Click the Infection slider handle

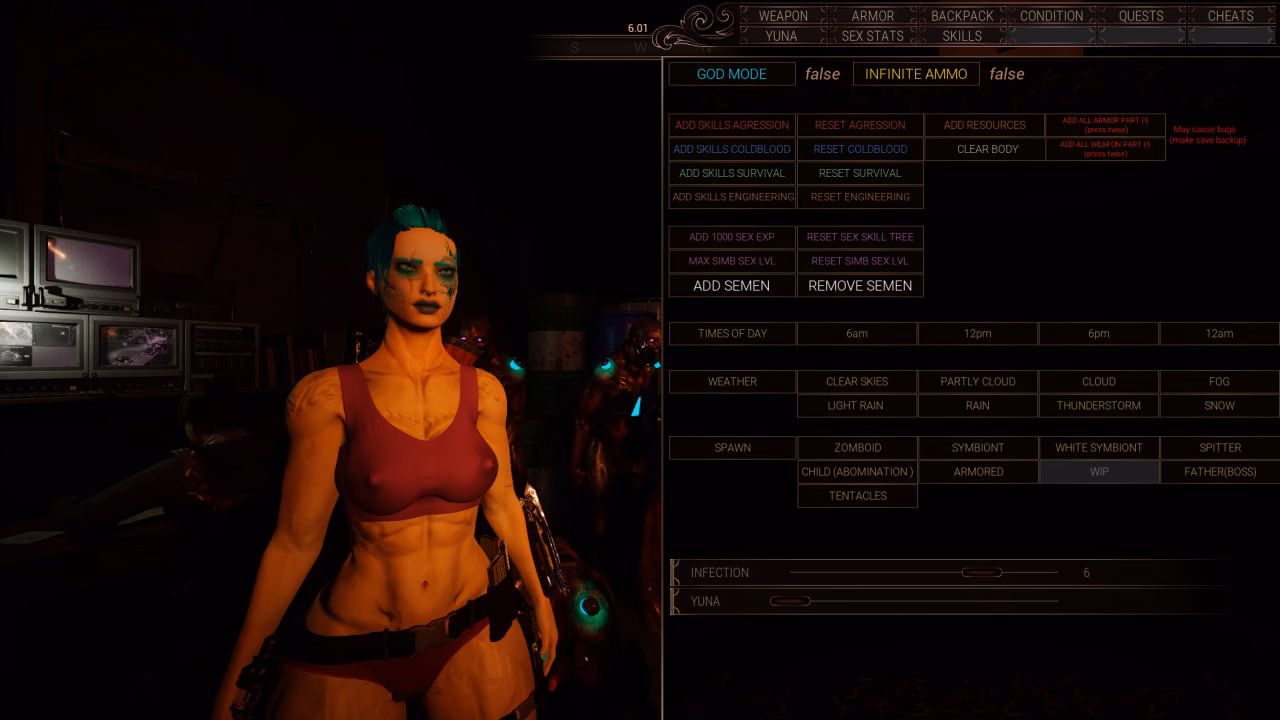click(981, 573)
